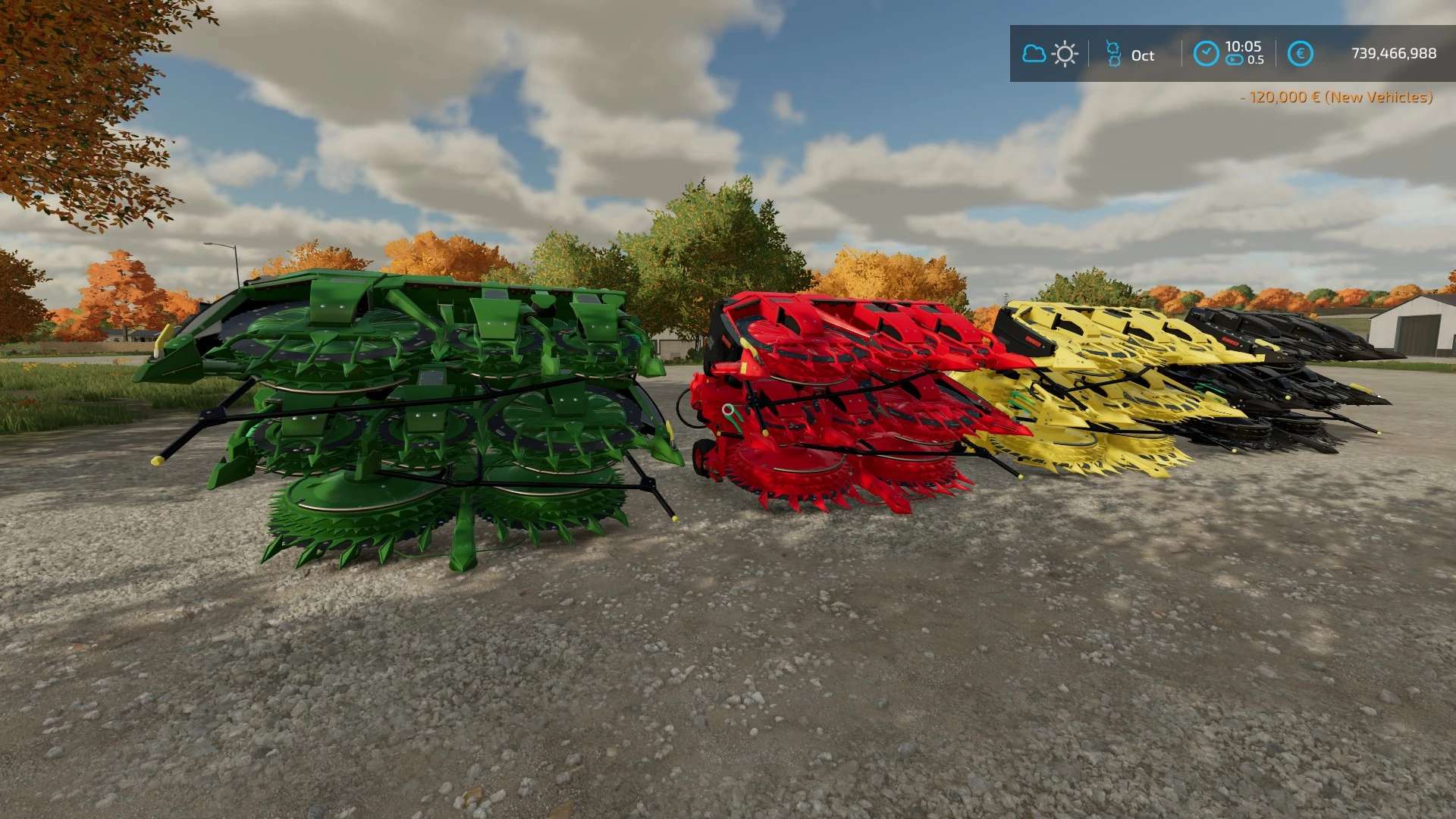
Task: Click the clock time icon
Action: [x=1206, y=54]
